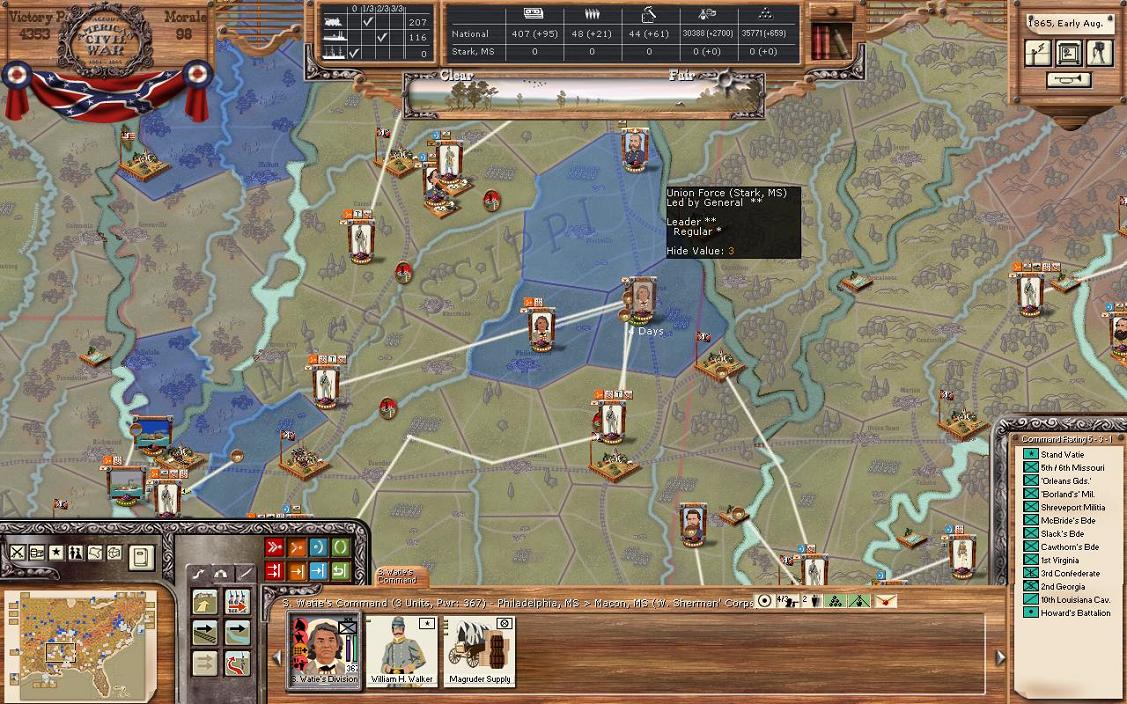Image resolution: width=1127 pixels, height=704 pixels.
Task: Click the crossed sabers filter icon
Action: click(x=18, y=552)
